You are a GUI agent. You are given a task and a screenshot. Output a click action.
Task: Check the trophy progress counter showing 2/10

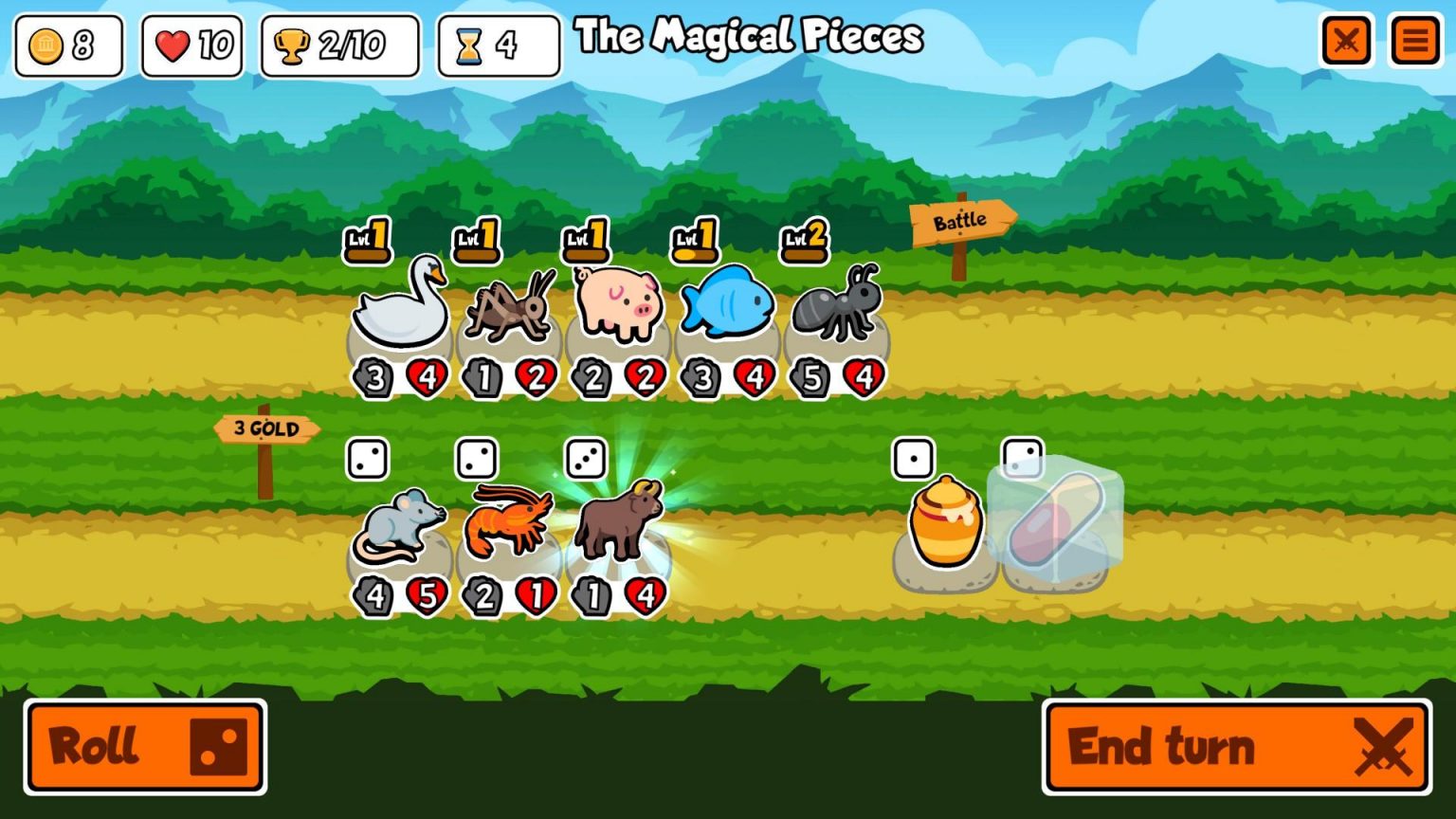point(338,44)
